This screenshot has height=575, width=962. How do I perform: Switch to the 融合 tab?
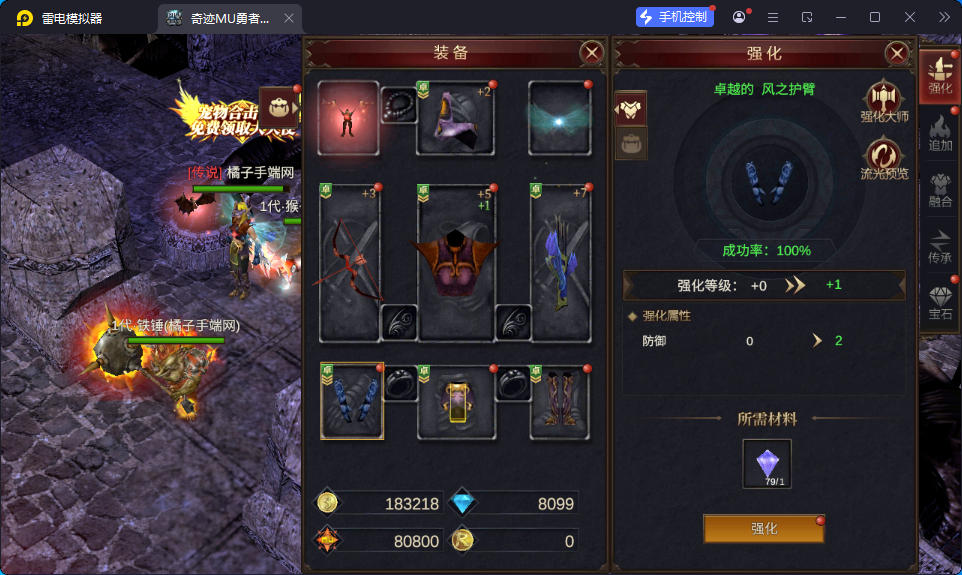(x=940, y=189)
